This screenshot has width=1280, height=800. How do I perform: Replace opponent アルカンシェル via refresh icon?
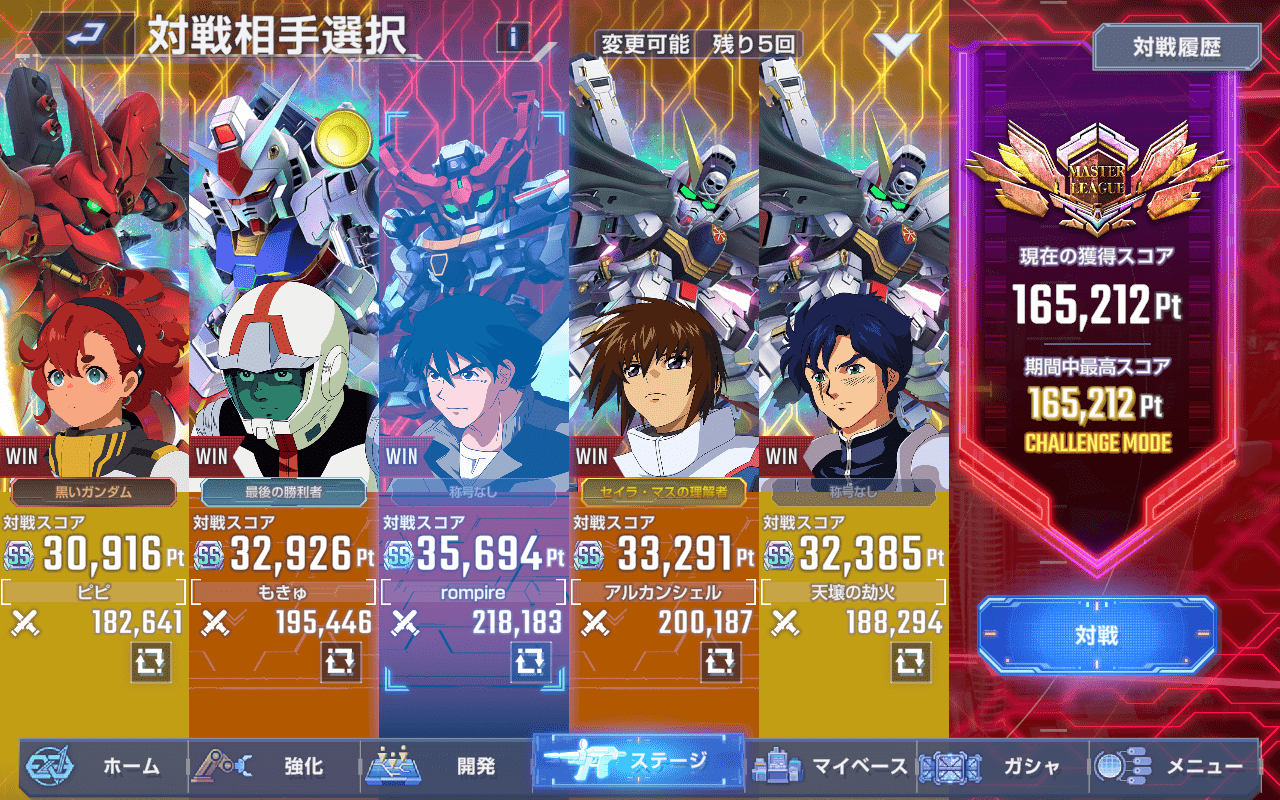tap(720, 661)
